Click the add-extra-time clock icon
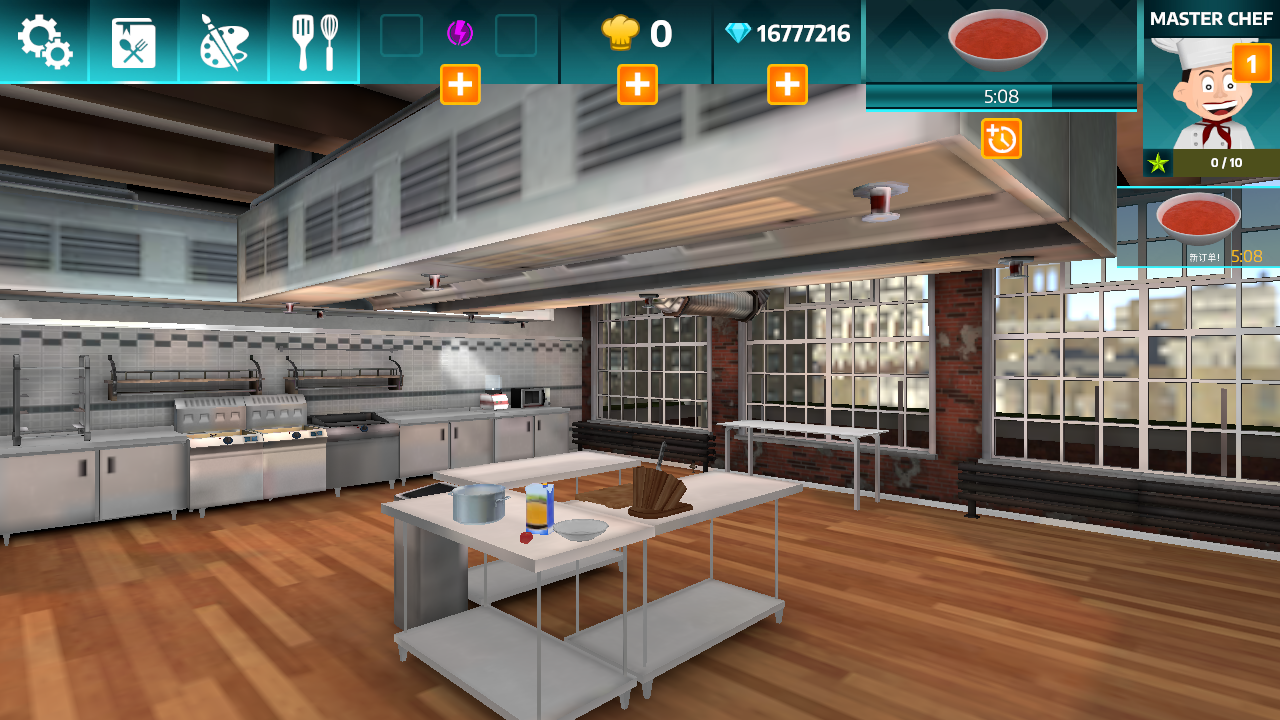 click(x=1003, y=139)
